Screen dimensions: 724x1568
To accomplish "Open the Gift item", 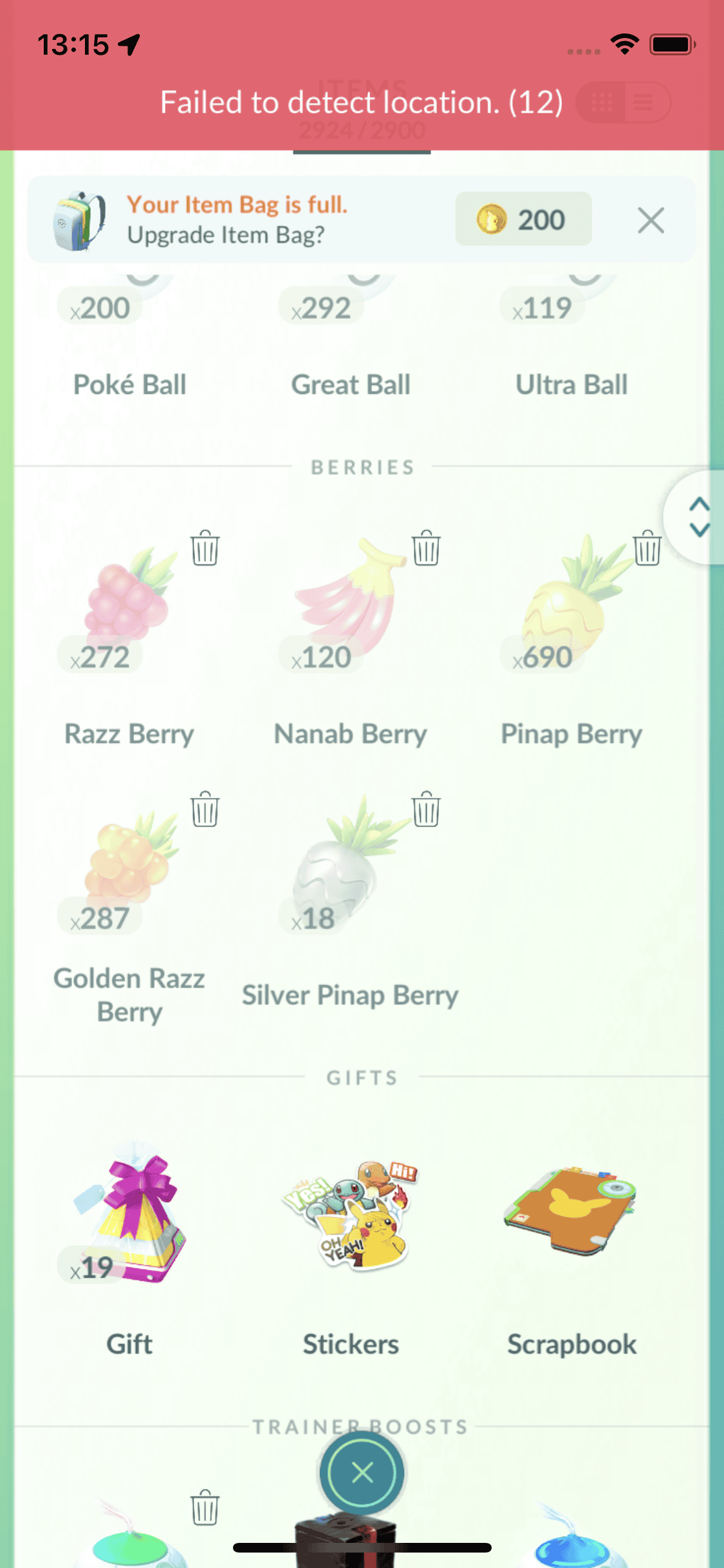I will (x=129, y=1217).
